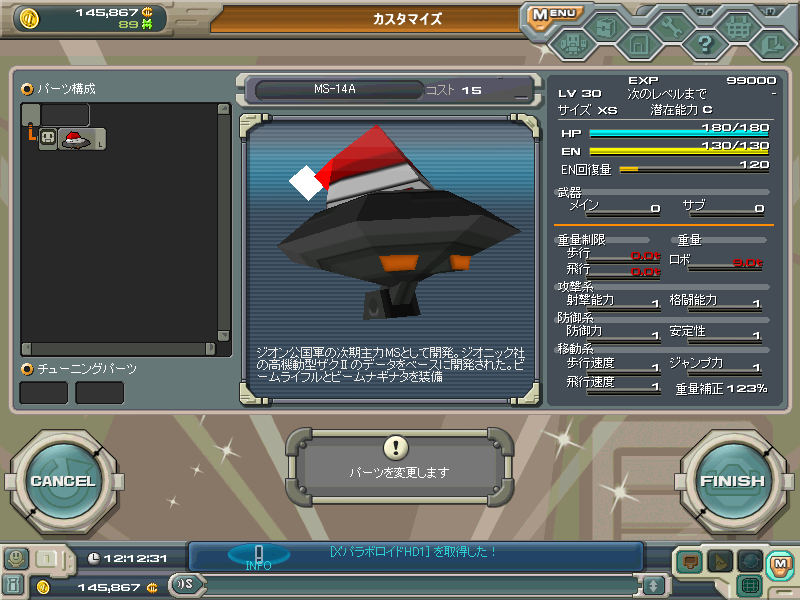This screenshot has width=800, height=600.
Task: Click the smiley face icon at bottom-left
Action: pos(17,559)
